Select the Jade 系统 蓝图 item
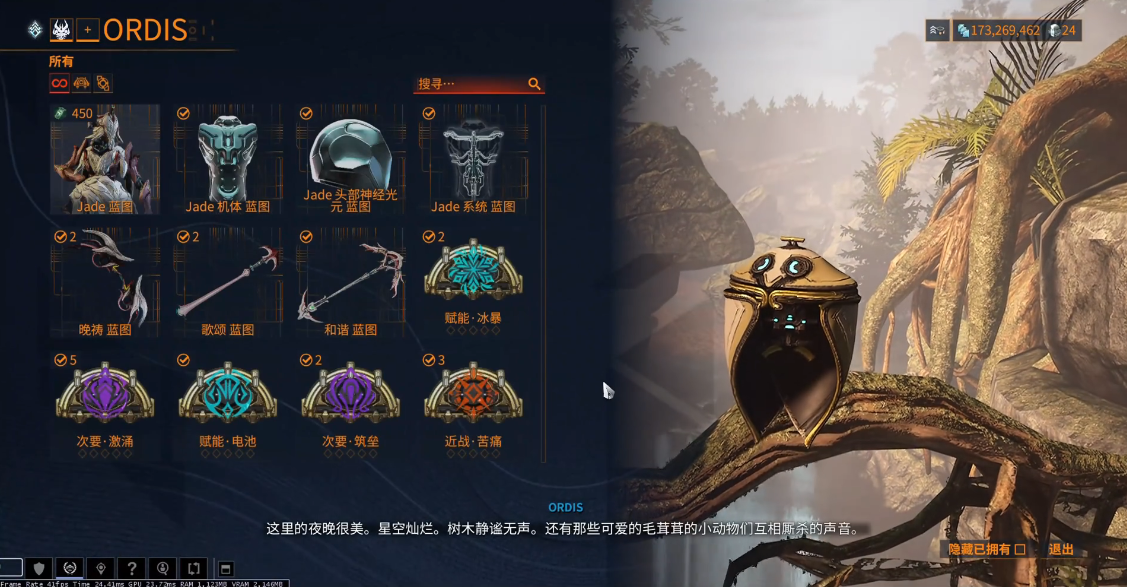This screenshot has height=587, width=1127. coord(473,160)
